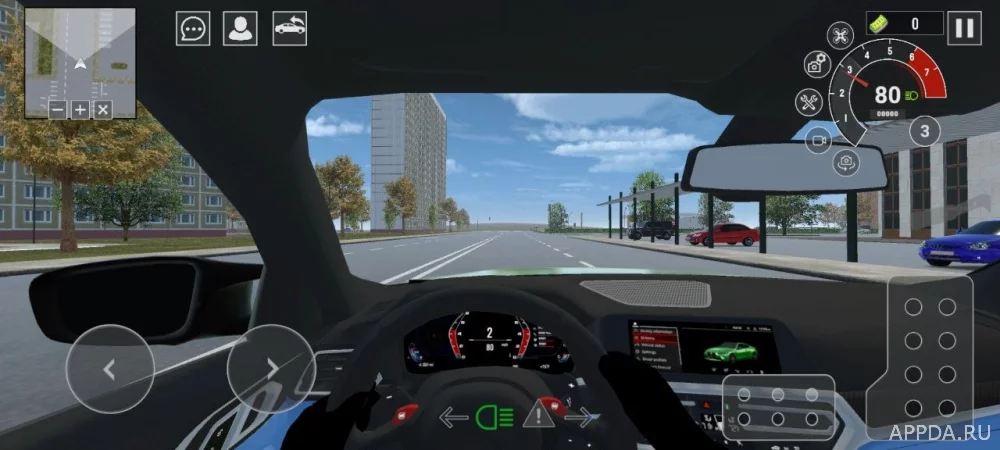Zoom in the minimap with plus

80,109
